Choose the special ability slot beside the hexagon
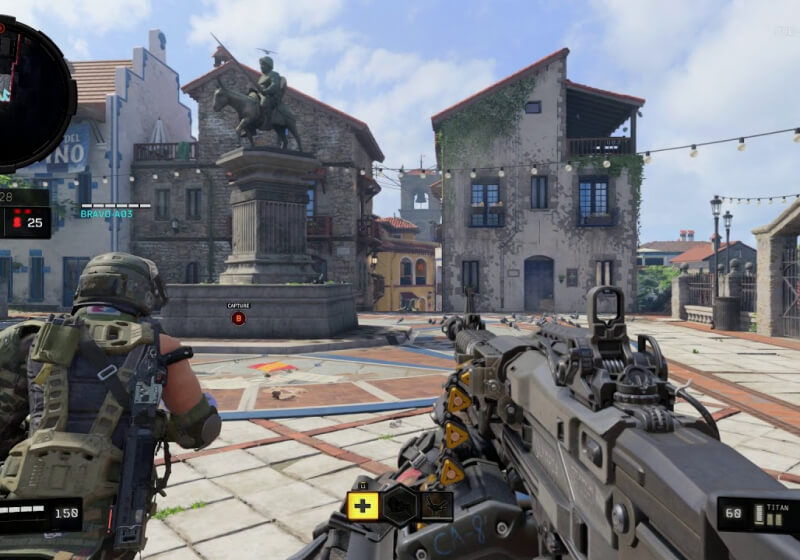The image size is (800, 560). click(x=436, y=505)
